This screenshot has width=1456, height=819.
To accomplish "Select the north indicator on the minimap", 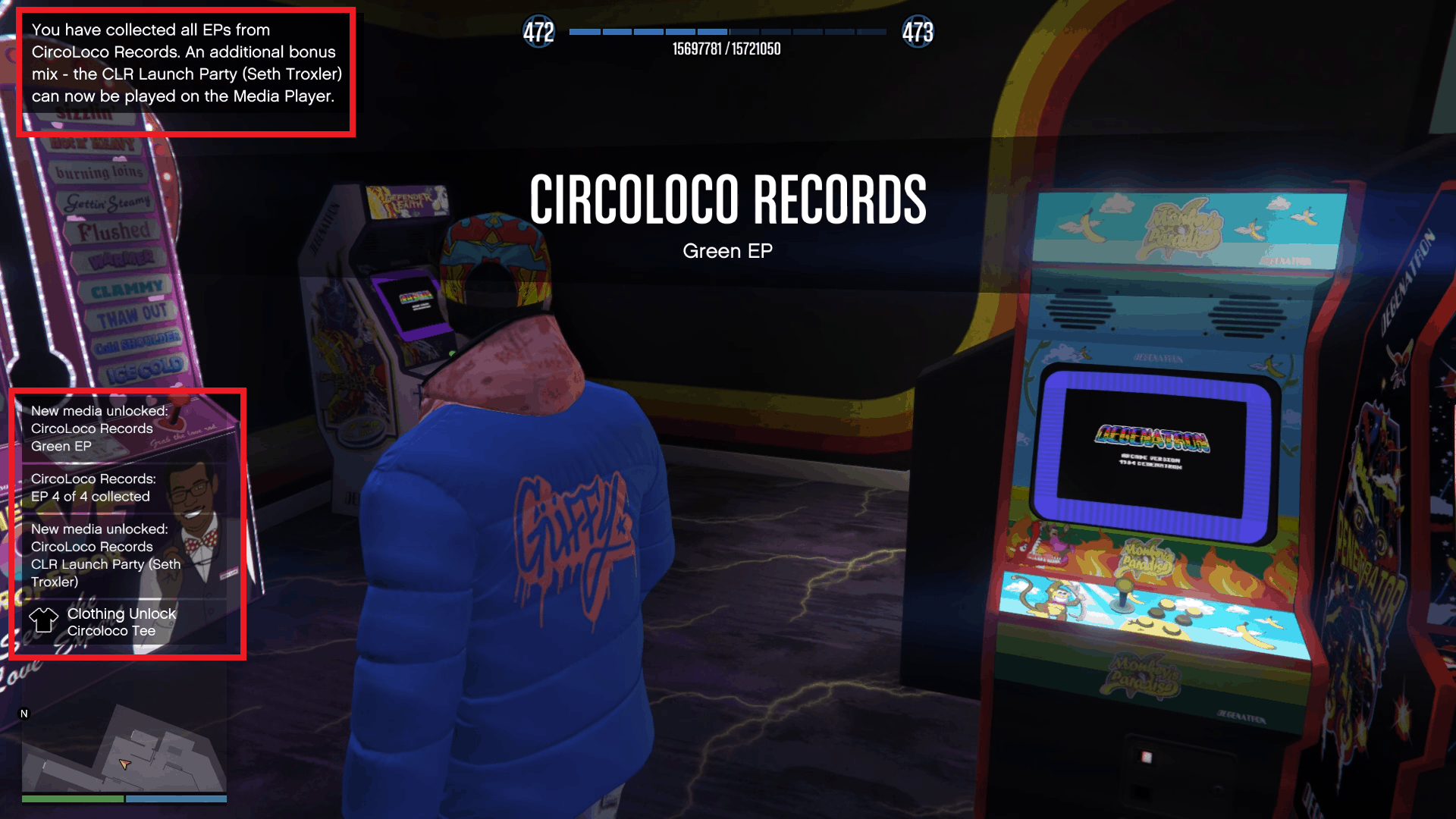I will pos(24,713).
